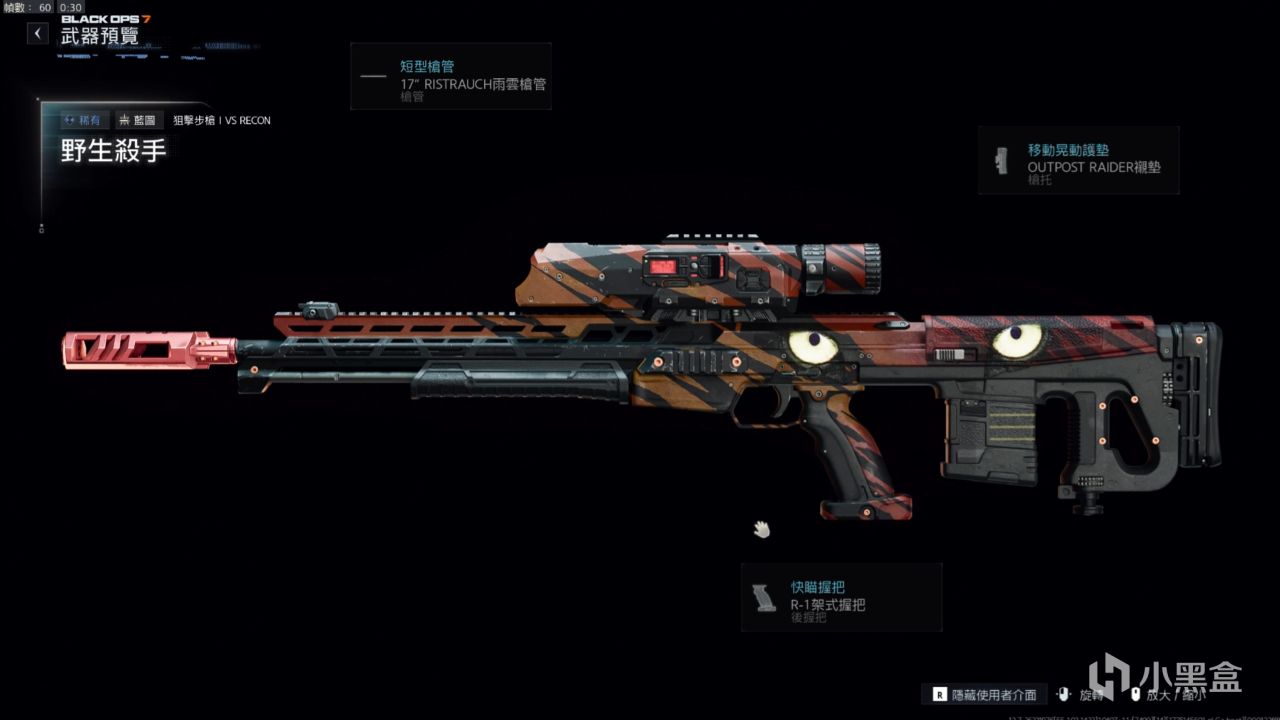The image size is (1280, 720).
Task: Select the 17" RISTRAUCH barrel attachment
Action: 451,76
